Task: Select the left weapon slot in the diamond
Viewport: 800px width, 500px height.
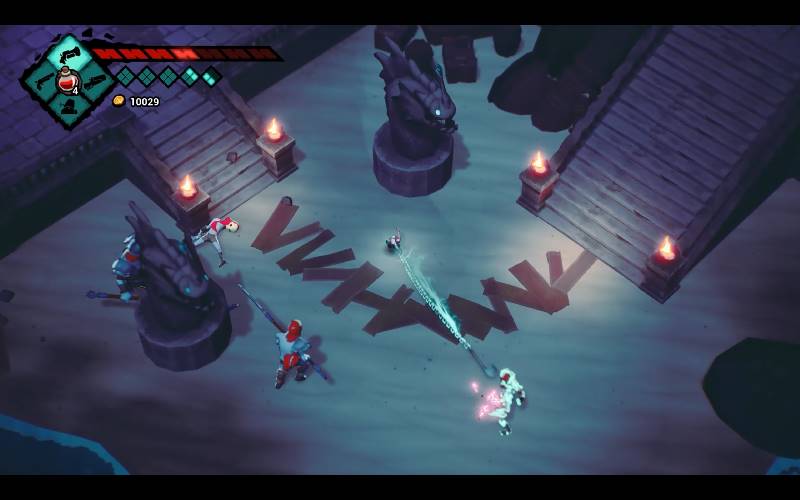Action: pyautogui.click(x=44, y=83)
